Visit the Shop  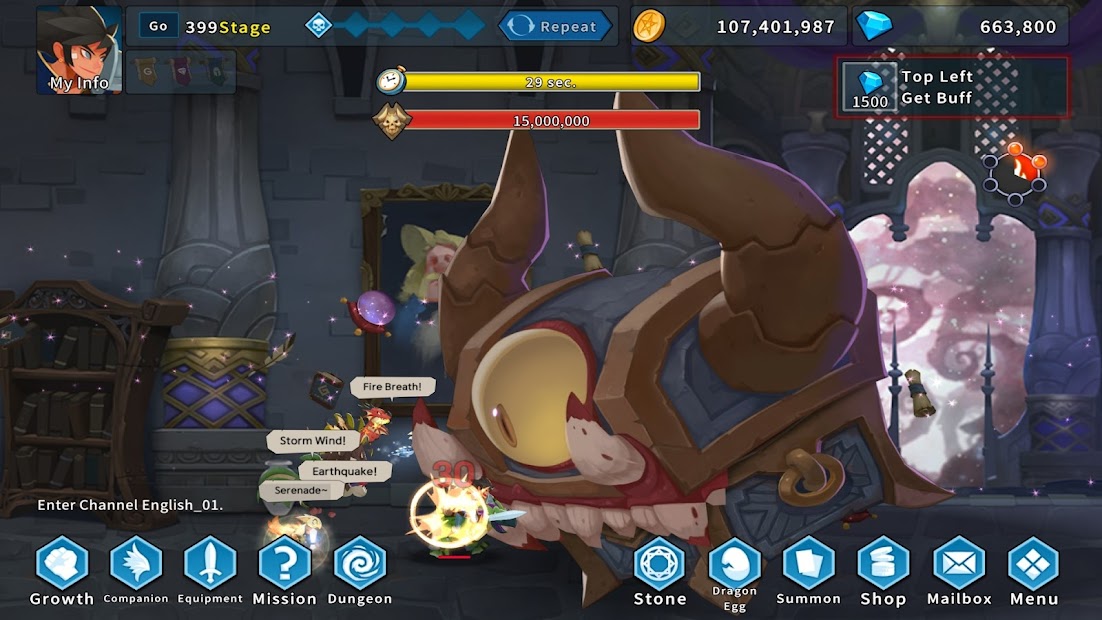(883, 565)
